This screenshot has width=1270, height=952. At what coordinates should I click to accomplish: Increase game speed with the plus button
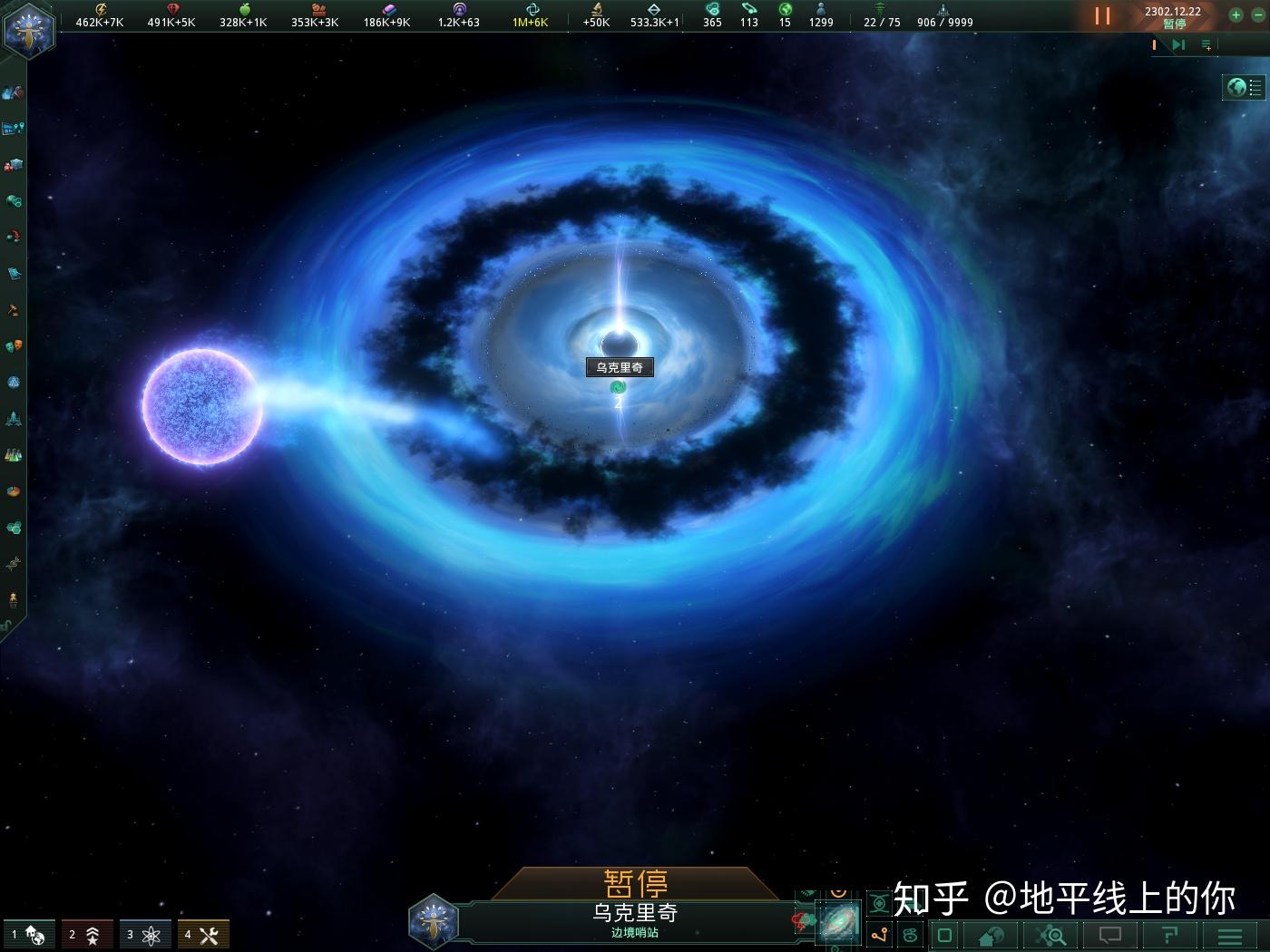tap(1235, 15)
